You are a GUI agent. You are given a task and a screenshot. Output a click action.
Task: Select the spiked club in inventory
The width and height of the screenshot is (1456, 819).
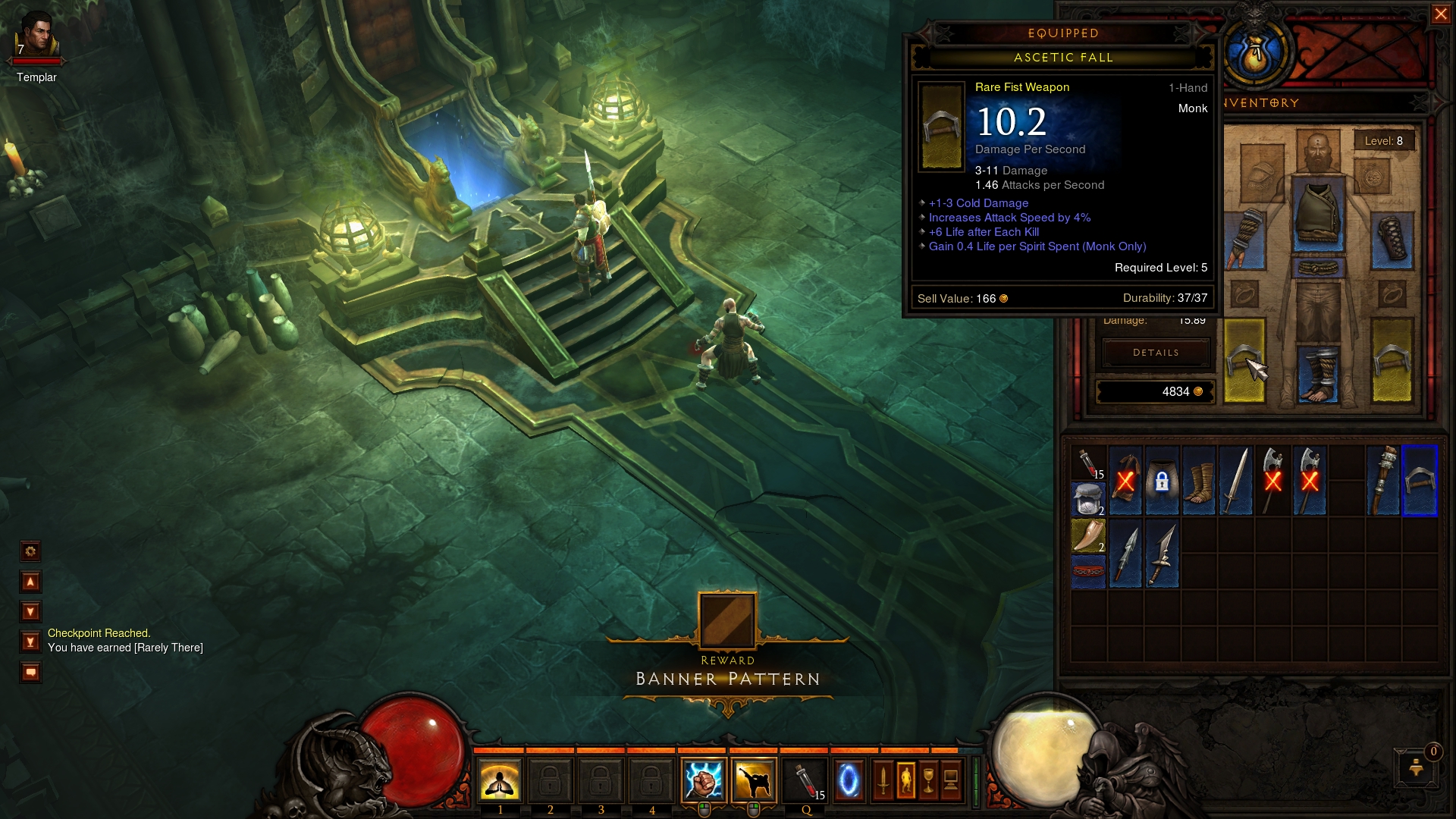[x=1384, y=482]
